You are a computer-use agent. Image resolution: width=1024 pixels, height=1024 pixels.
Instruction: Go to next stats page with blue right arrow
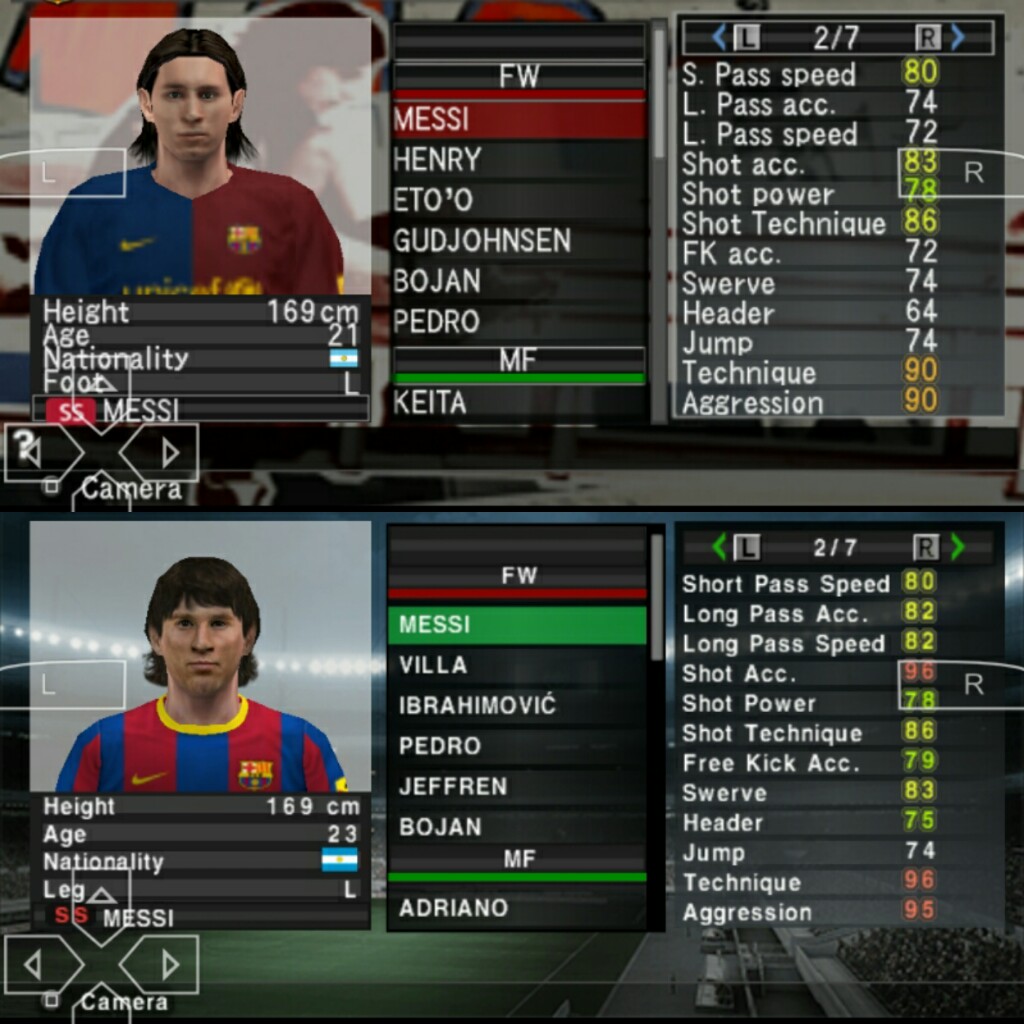958,38
